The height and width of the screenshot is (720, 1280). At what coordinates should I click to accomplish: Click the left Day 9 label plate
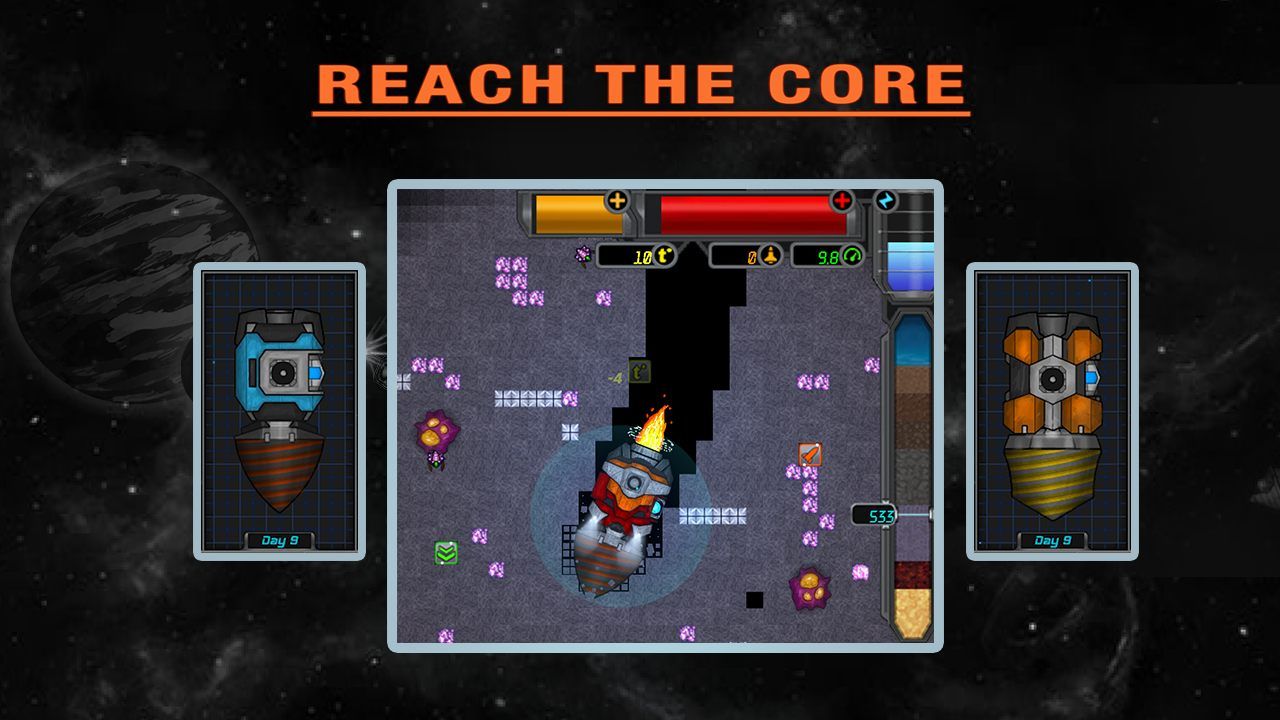280,538
